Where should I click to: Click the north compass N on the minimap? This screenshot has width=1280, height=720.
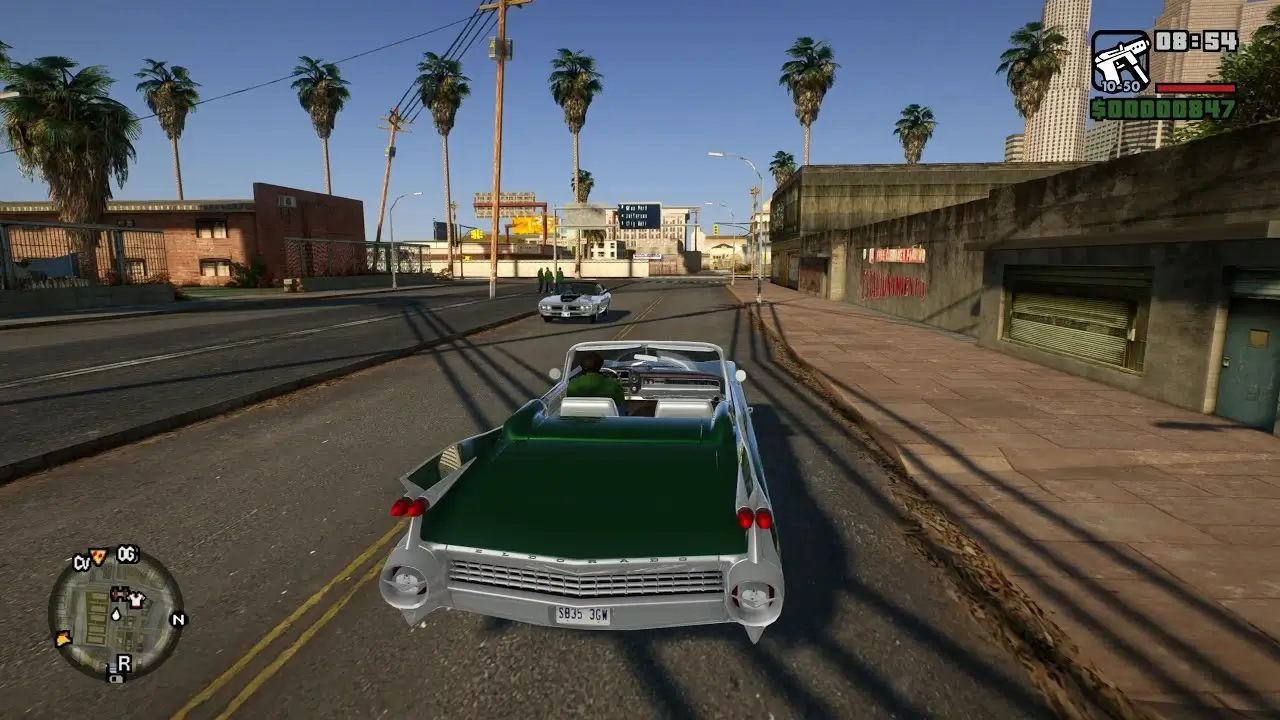pyautogui.click(x=178, y=619)
